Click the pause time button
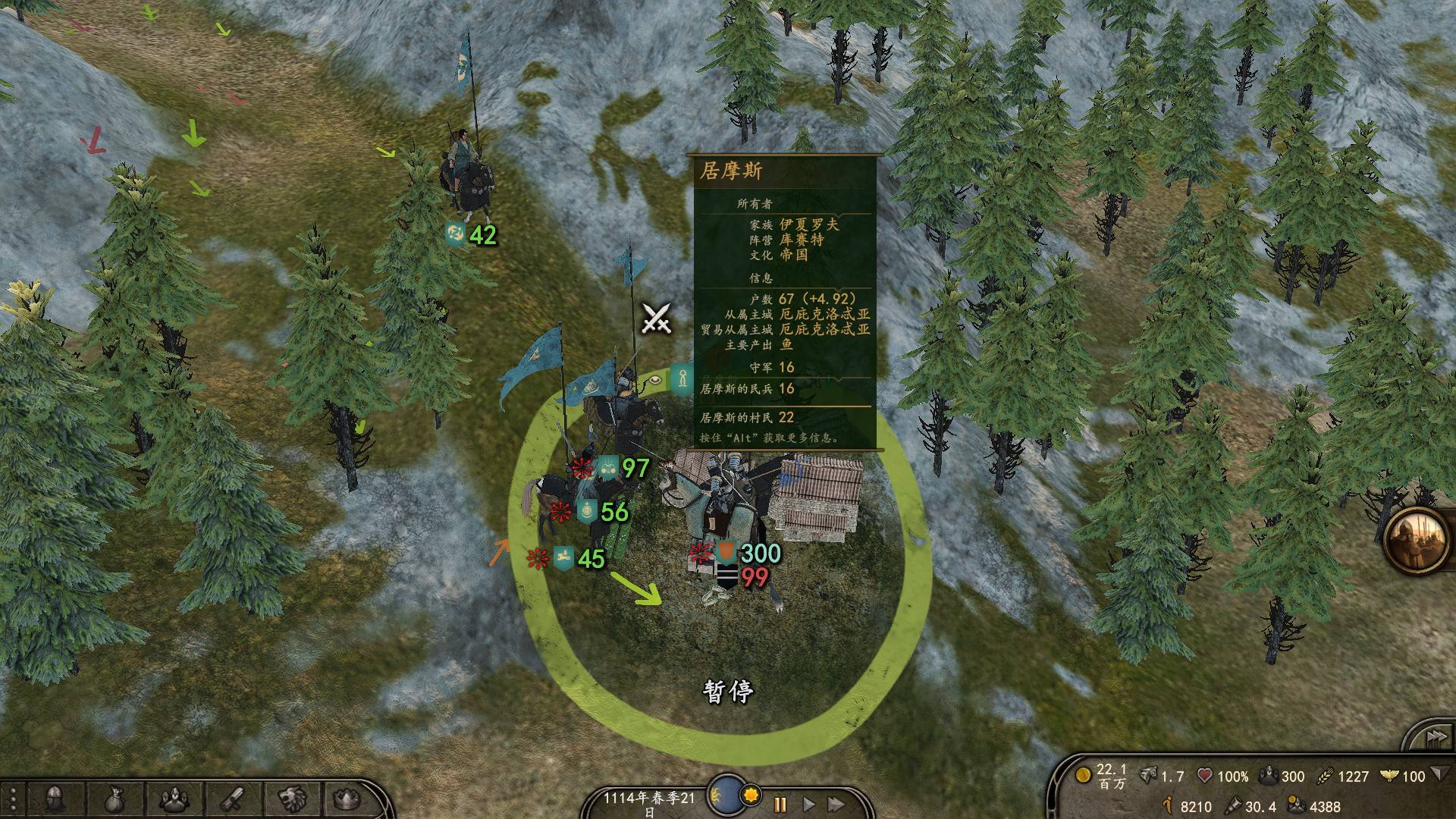This screenshot has width=1456, height=819. click(x=780, y=804)
